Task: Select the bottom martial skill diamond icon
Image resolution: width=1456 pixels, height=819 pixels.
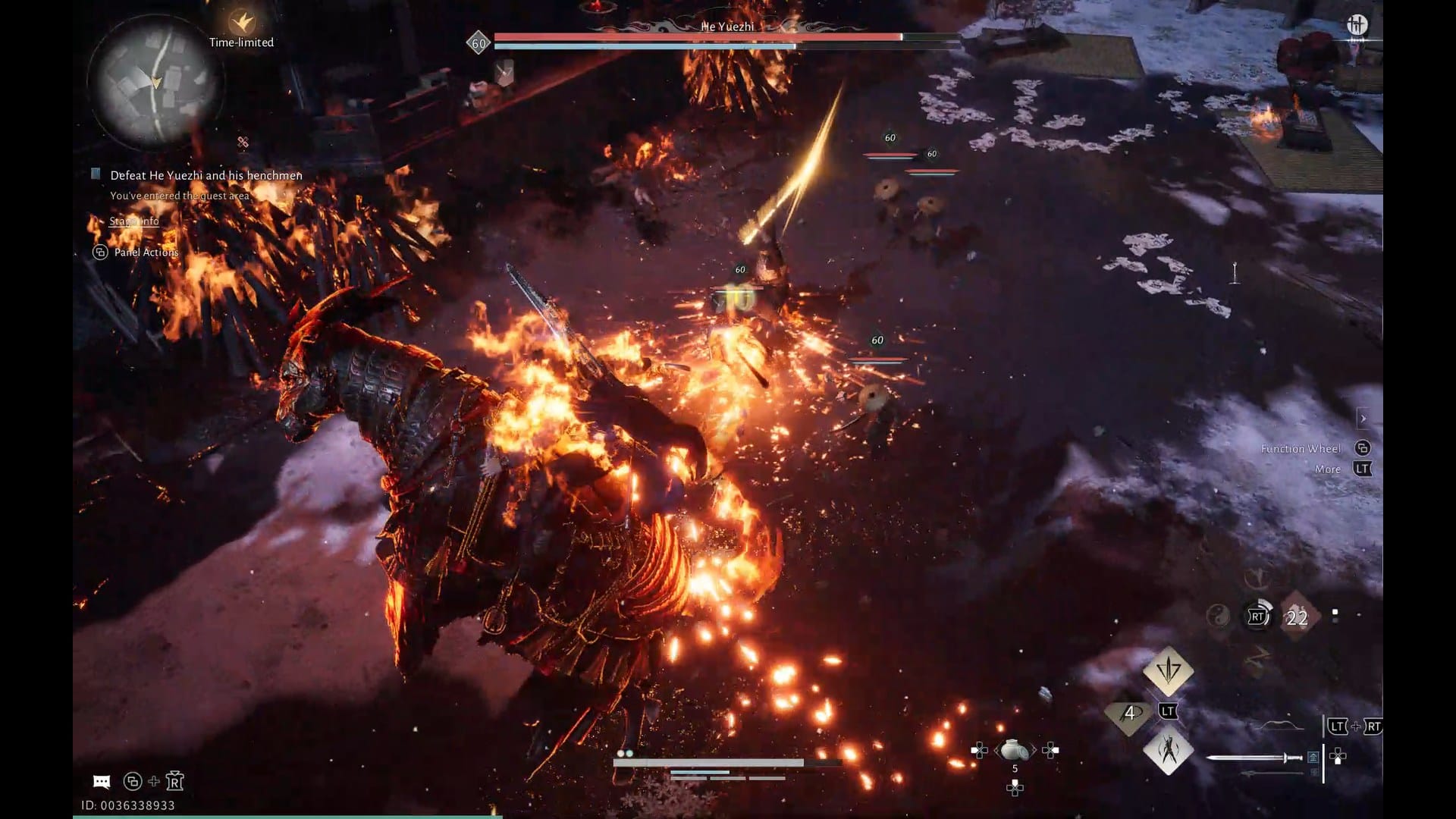Action: point(1168,754)
